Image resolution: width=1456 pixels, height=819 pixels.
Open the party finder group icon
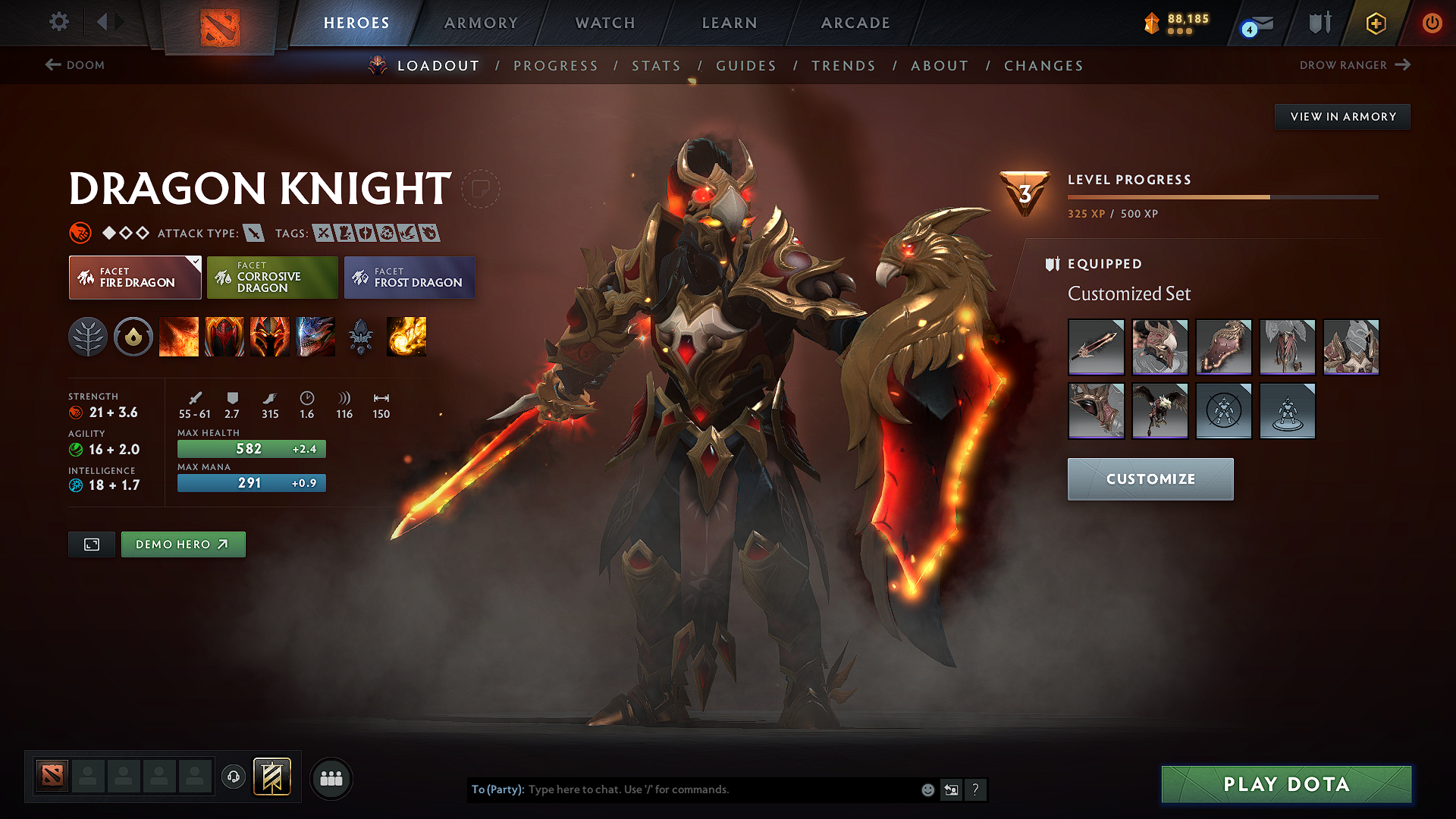point(331,778)
